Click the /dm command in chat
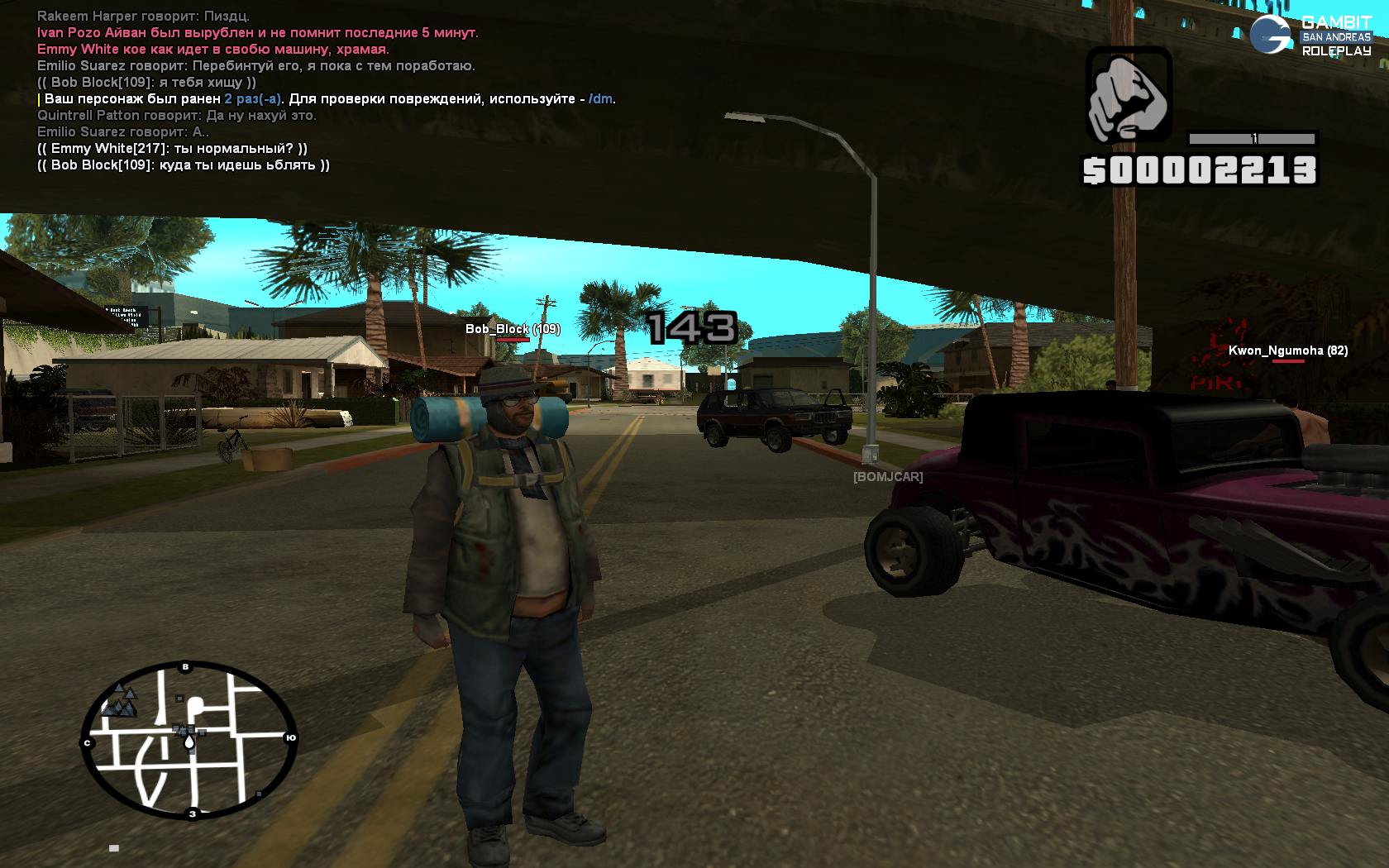 (x=600, y=99)
